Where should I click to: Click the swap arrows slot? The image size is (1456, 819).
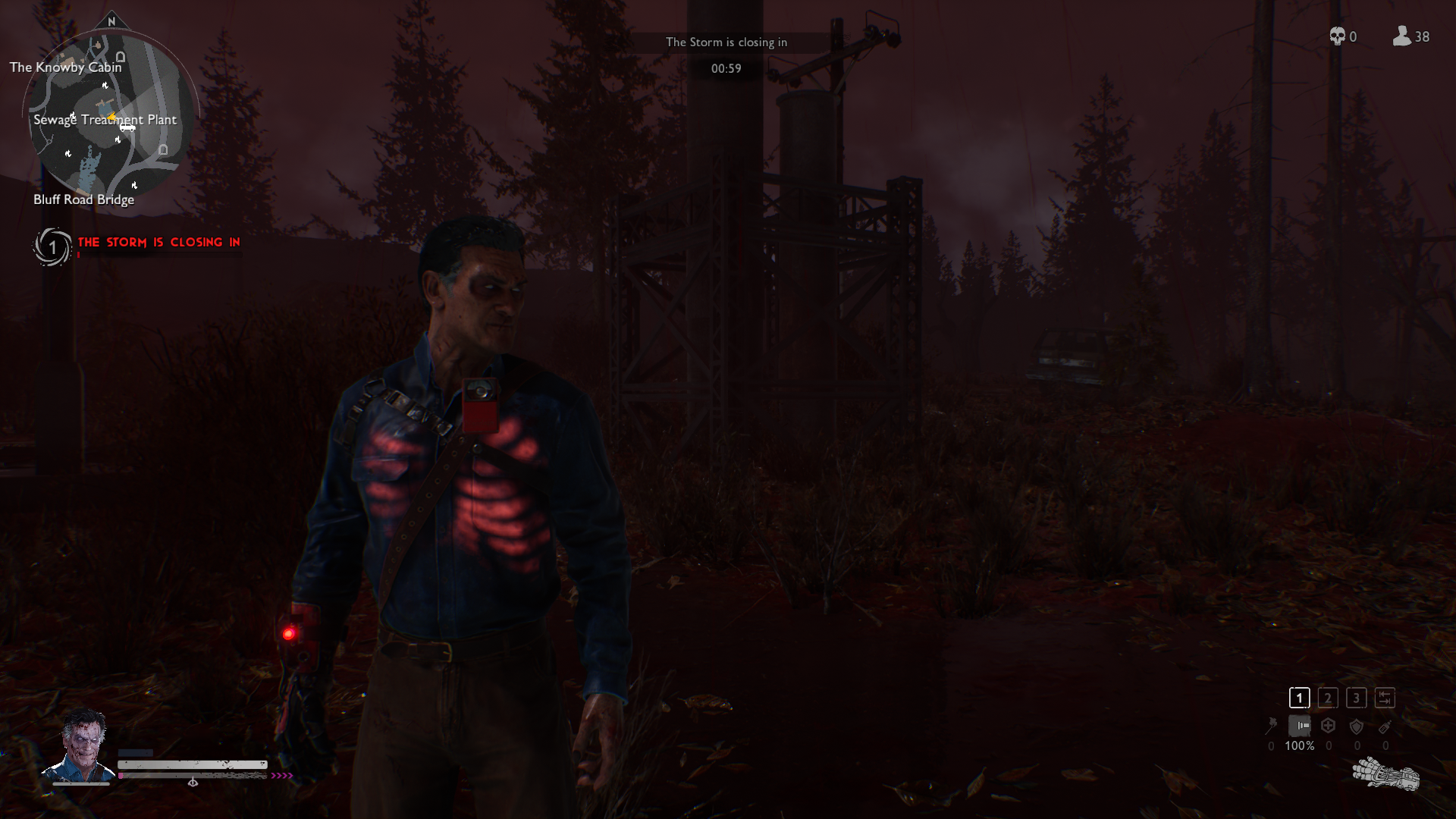[1385, 698]
